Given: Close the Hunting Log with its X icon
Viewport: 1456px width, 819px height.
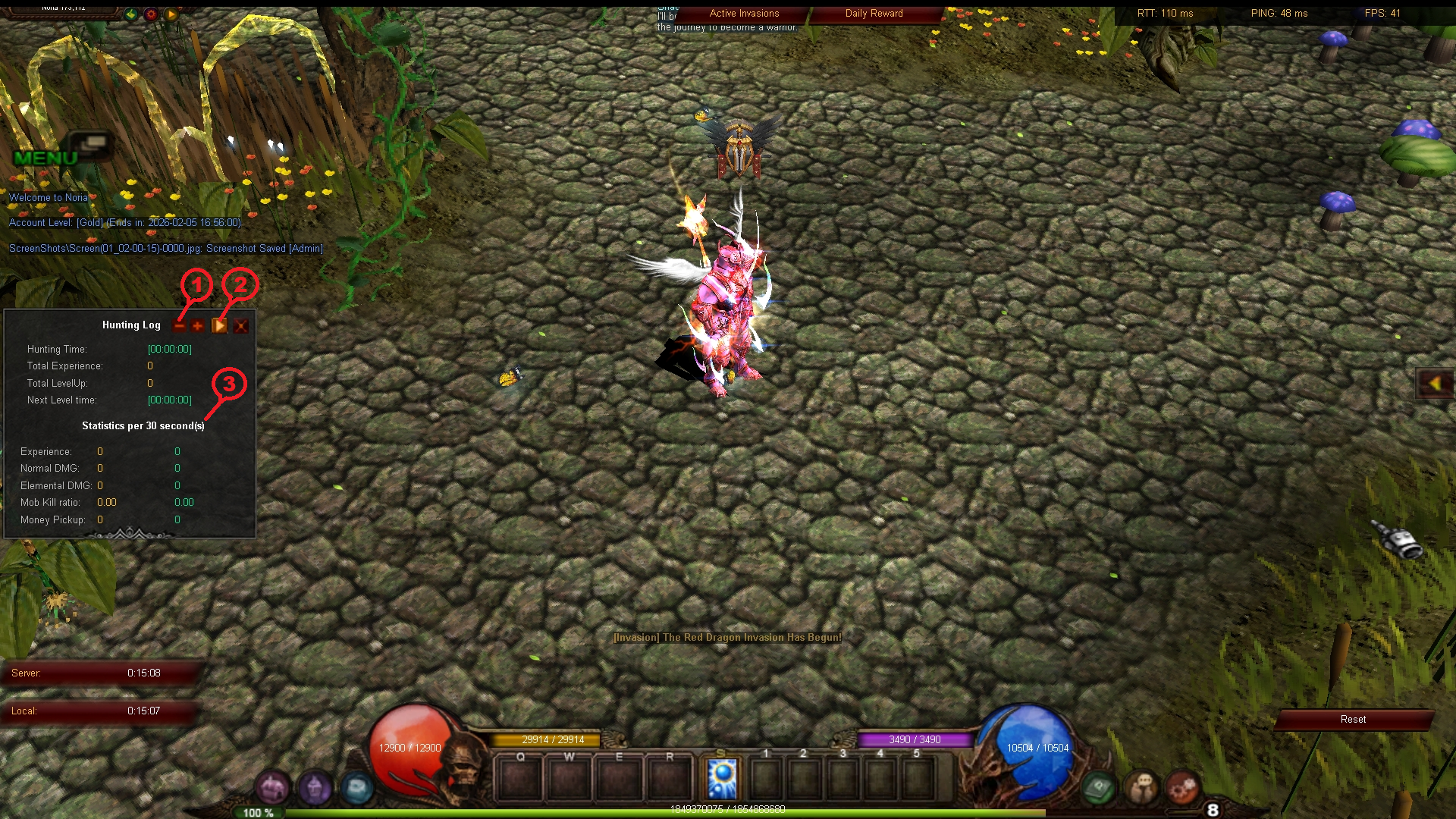Looking at the screenshot, I should click(x=241, y=325).
